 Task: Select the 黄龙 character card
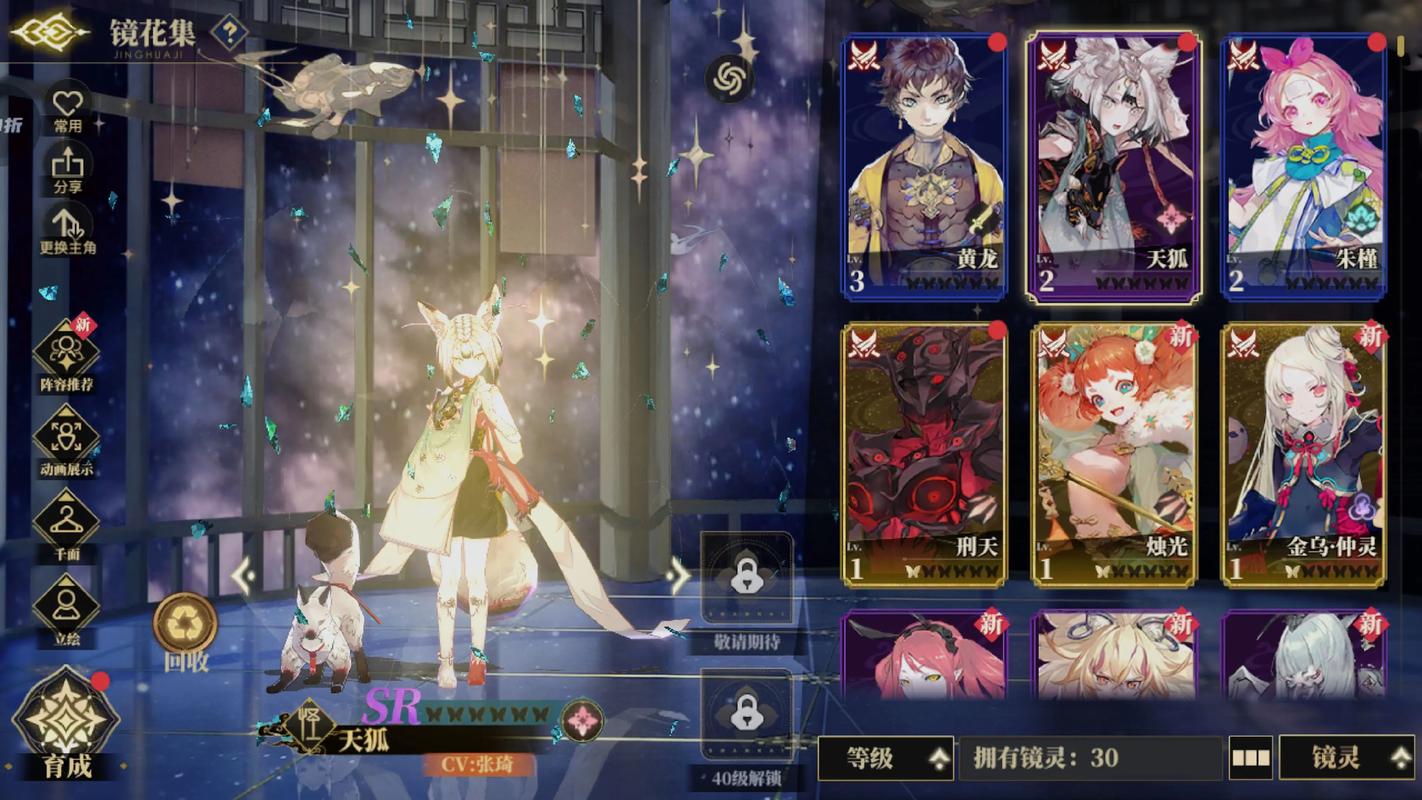click(924, 166)
